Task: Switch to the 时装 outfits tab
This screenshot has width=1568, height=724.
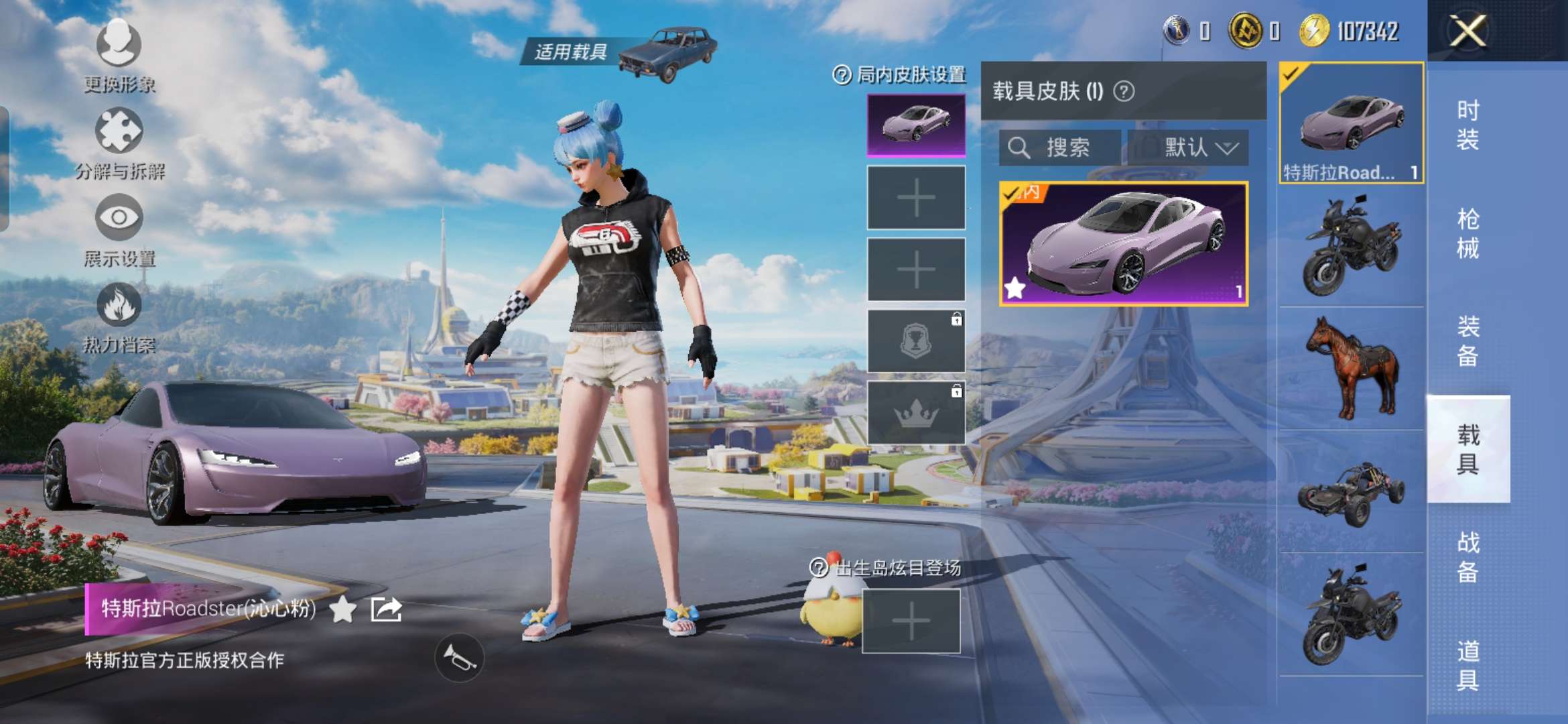Action: point(1467,125)
